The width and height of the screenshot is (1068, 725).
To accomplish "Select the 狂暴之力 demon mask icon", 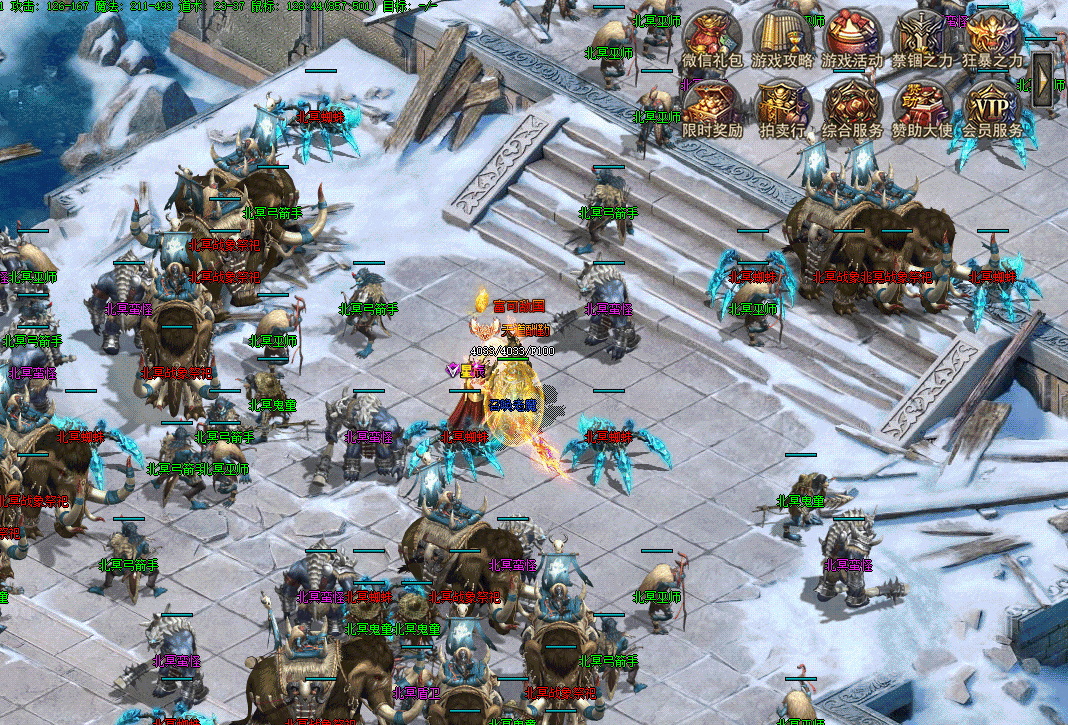I will (x=993, y=37).
